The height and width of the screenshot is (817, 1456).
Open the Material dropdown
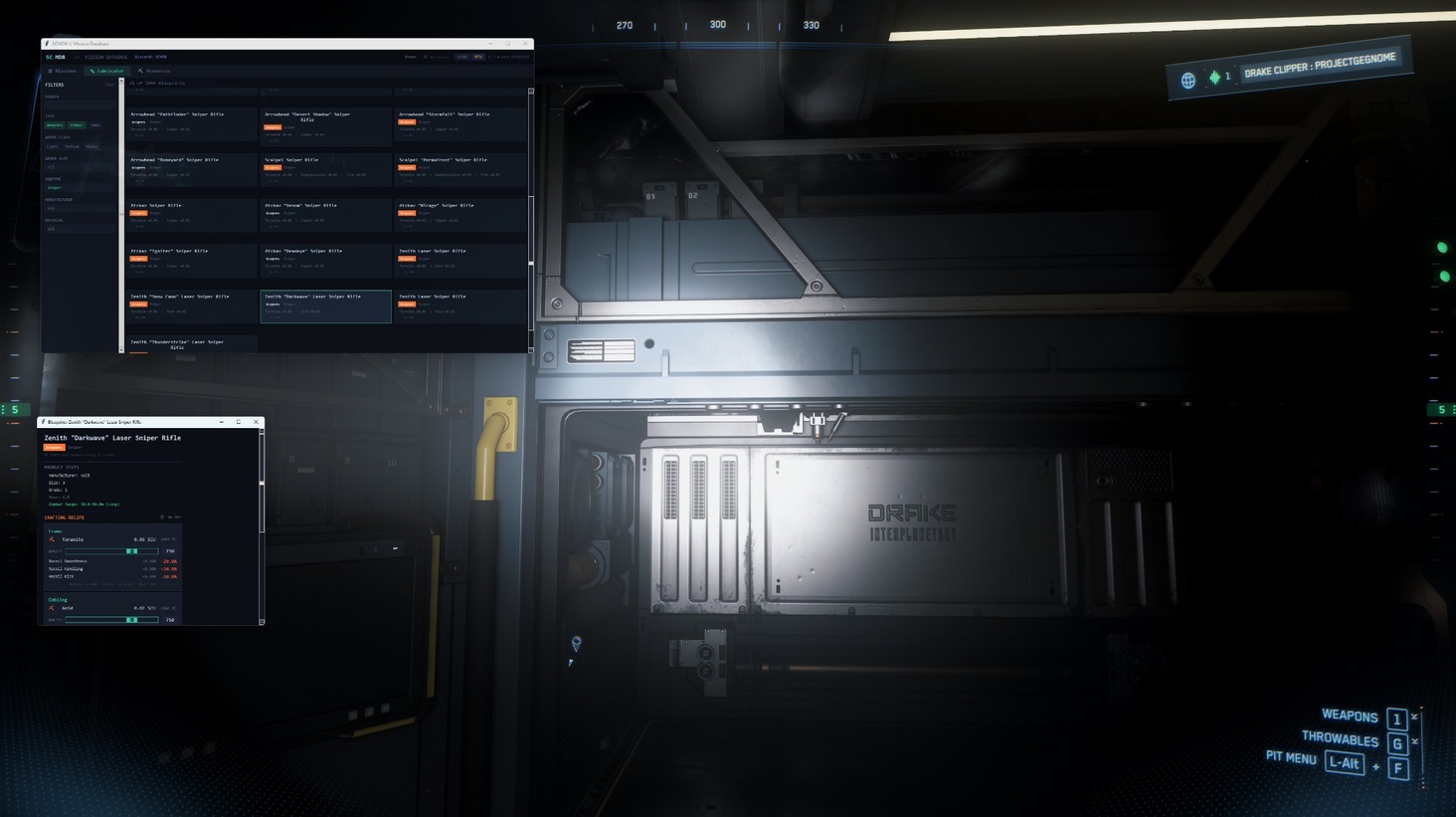[x=80, y=229]
